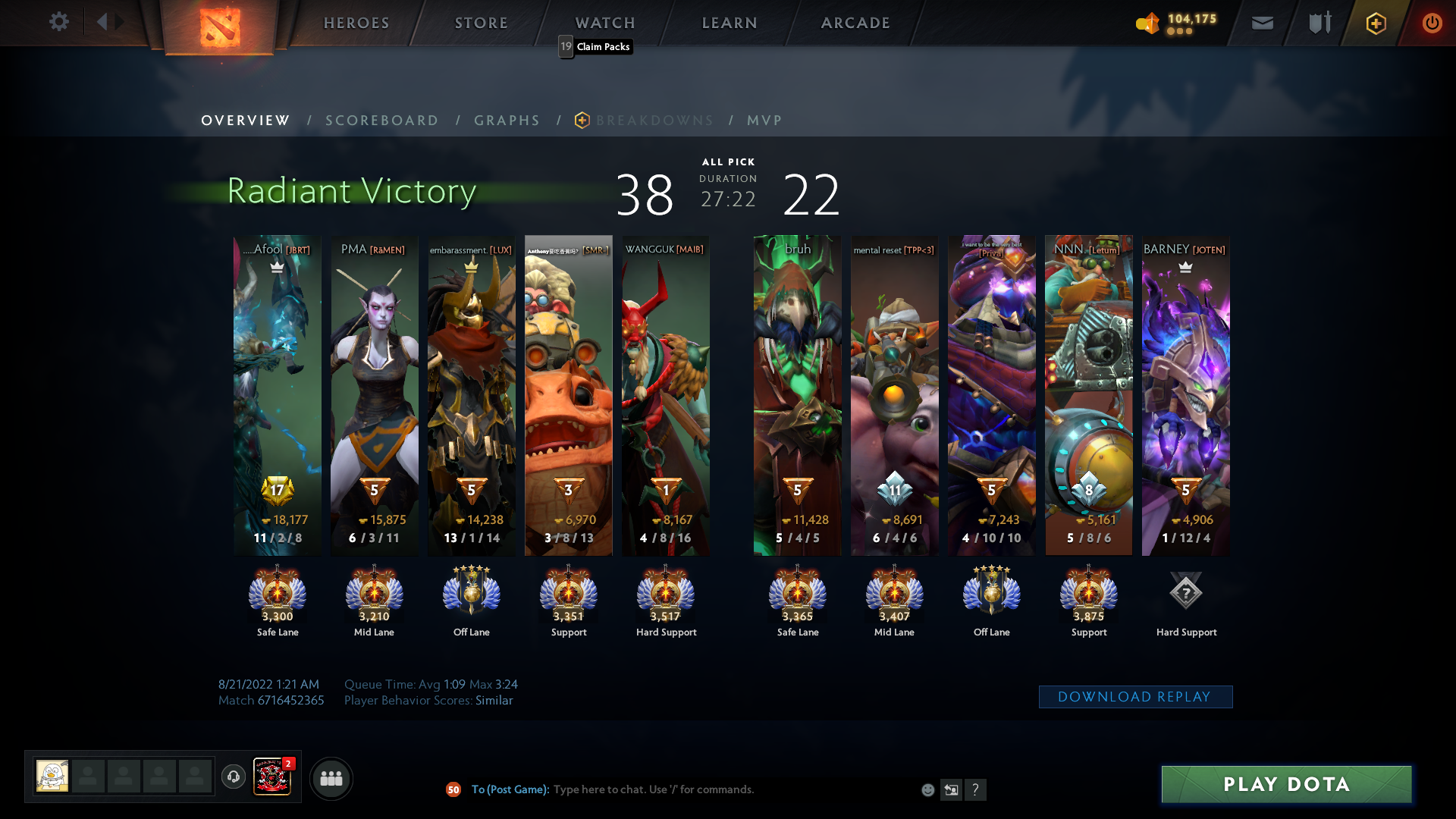Open the Armory shield-and-sword icon
Viewport: 1456px width, 819px height.
coord(1318,23)
